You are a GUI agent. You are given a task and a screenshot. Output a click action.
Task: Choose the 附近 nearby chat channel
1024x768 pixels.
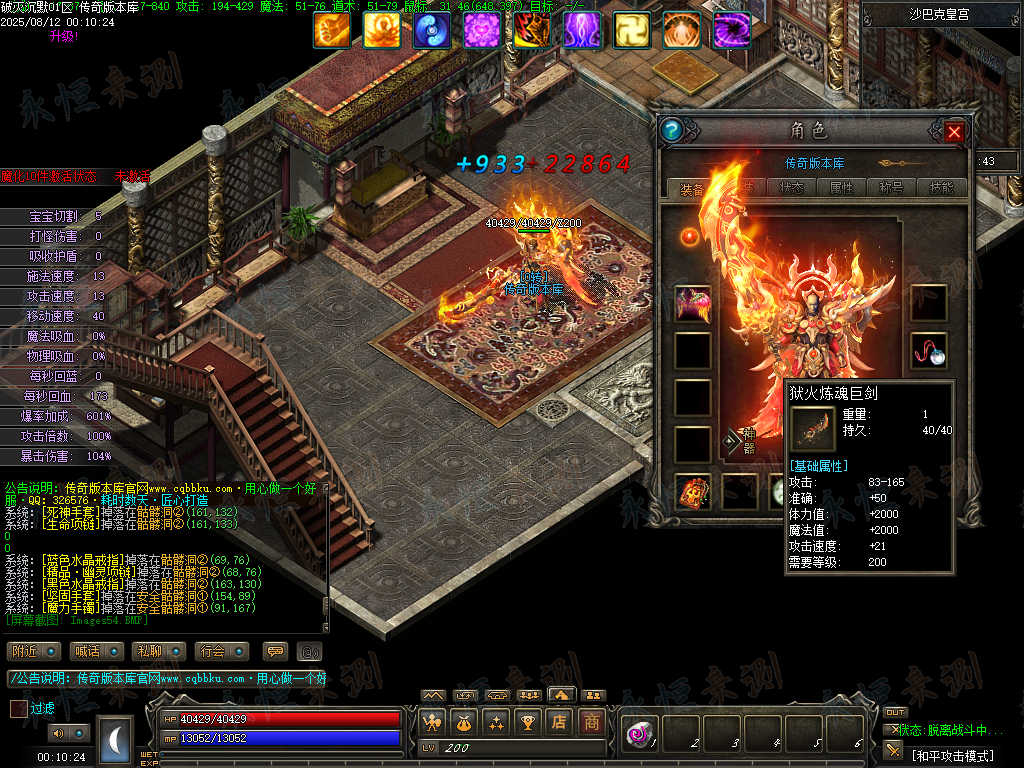[x=33, y=651]
